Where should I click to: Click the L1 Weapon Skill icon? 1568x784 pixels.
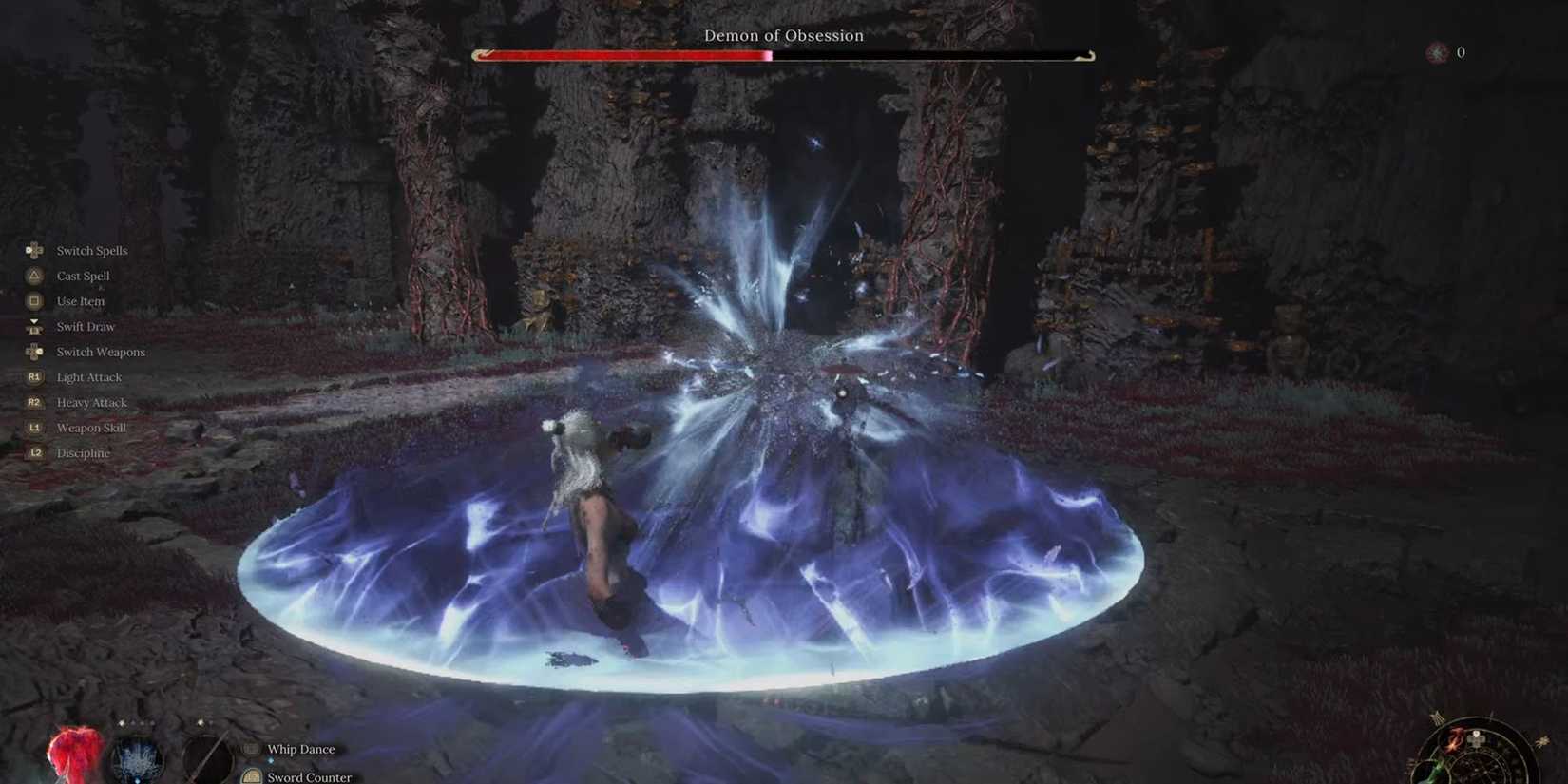(34, 427)
